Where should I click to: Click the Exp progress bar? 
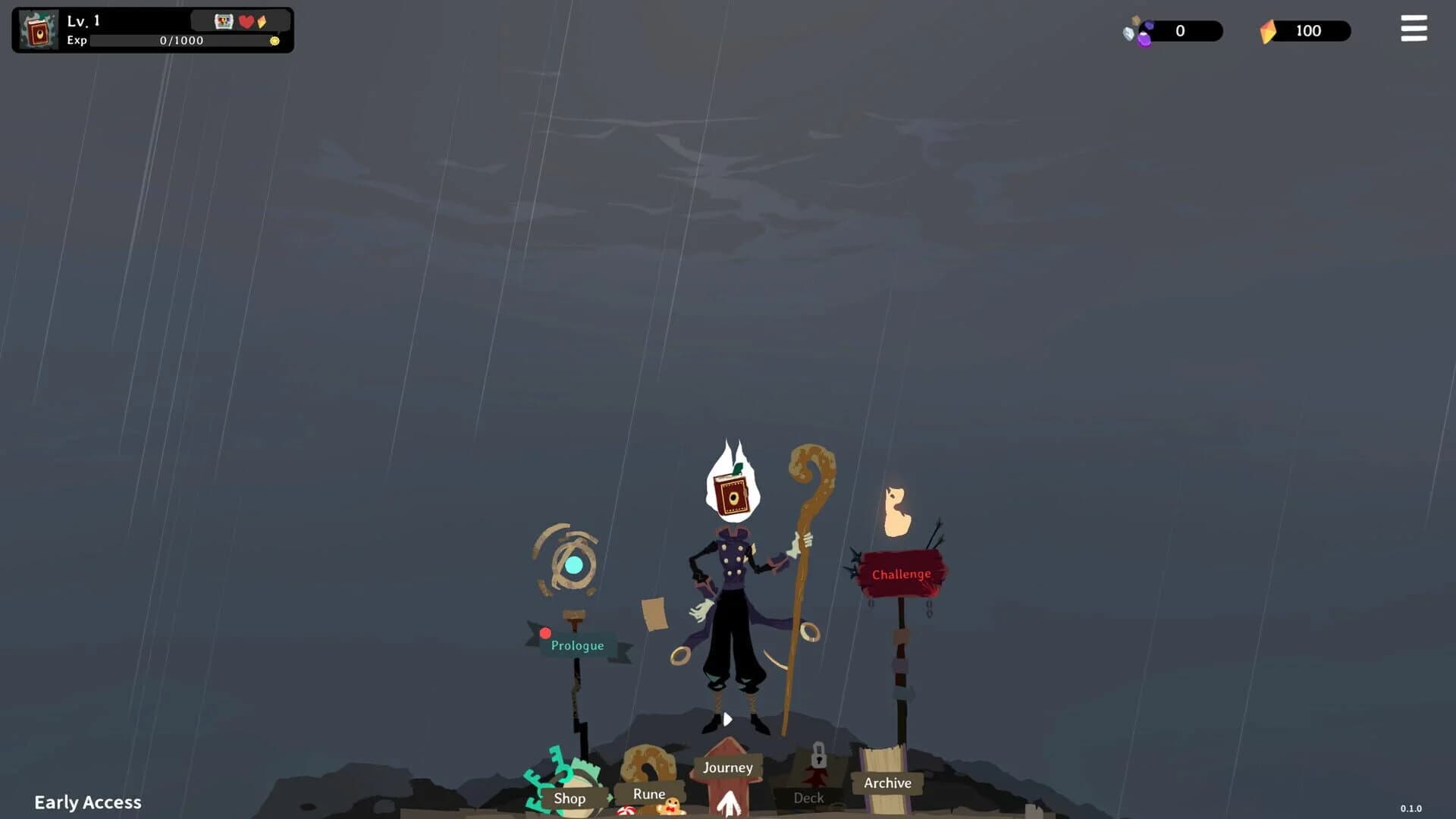coord(182,41)
